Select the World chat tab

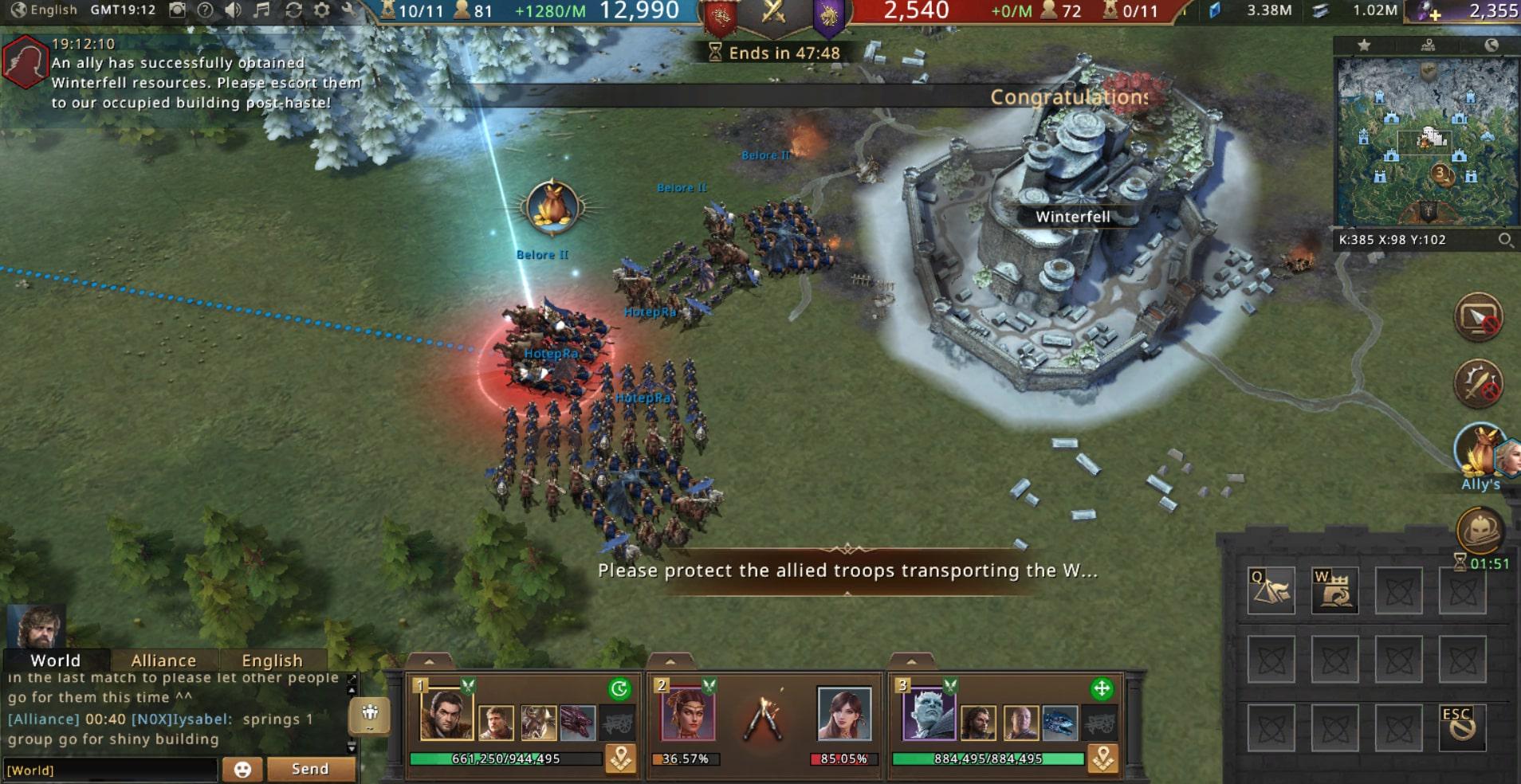point(55,661)
